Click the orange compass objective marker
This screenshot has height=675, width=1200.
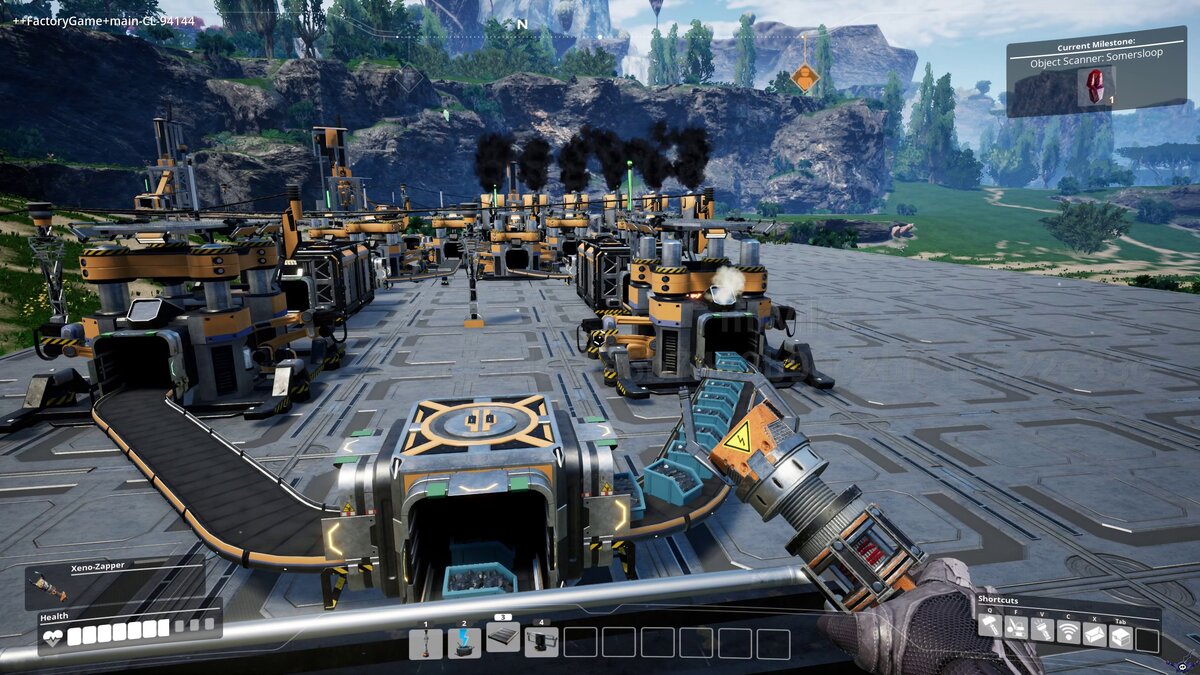804,78
